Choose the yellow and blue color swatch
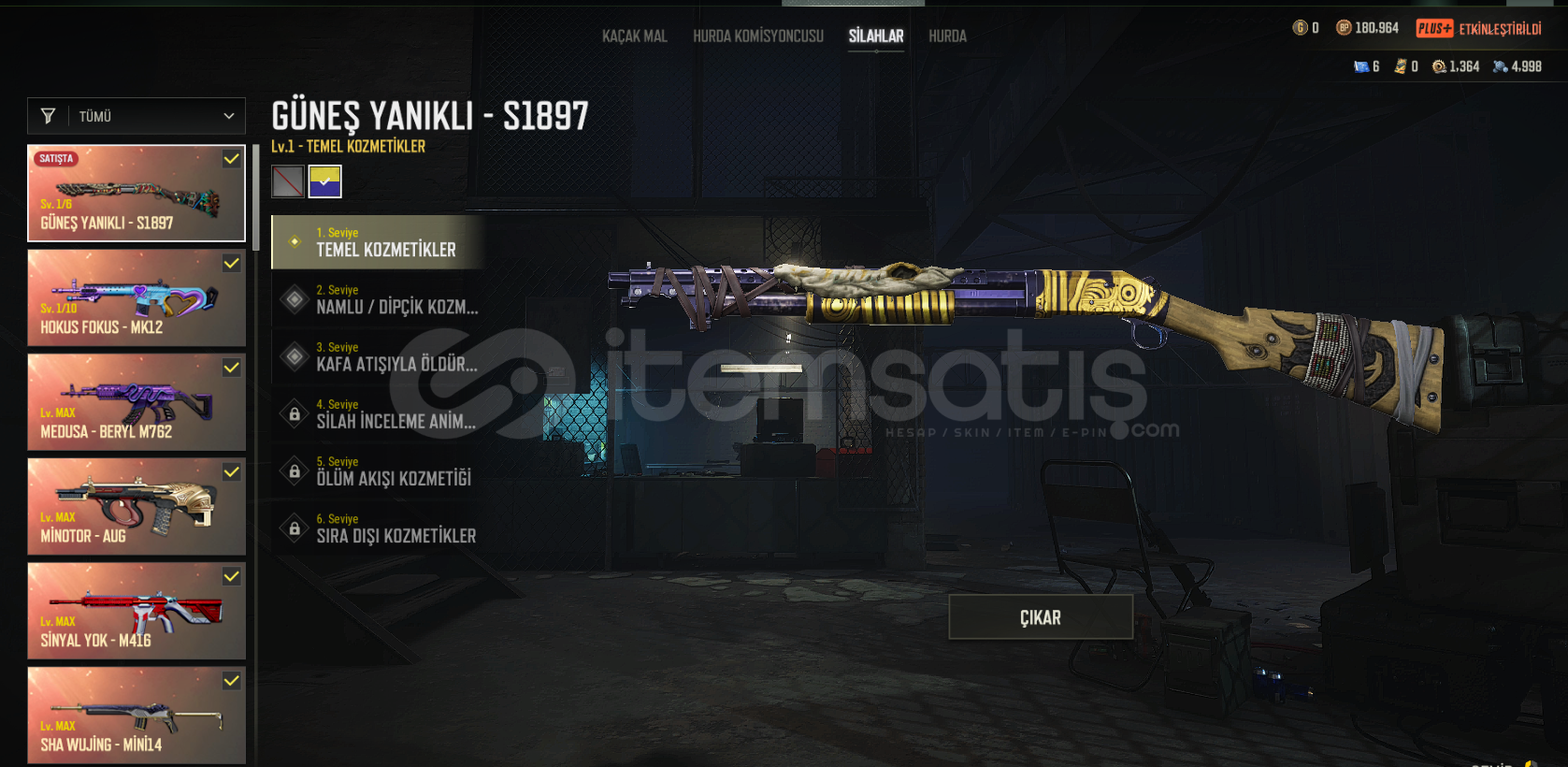Image resolution: width=1568 pixels, height=767 pixels. tap(325, 181)
